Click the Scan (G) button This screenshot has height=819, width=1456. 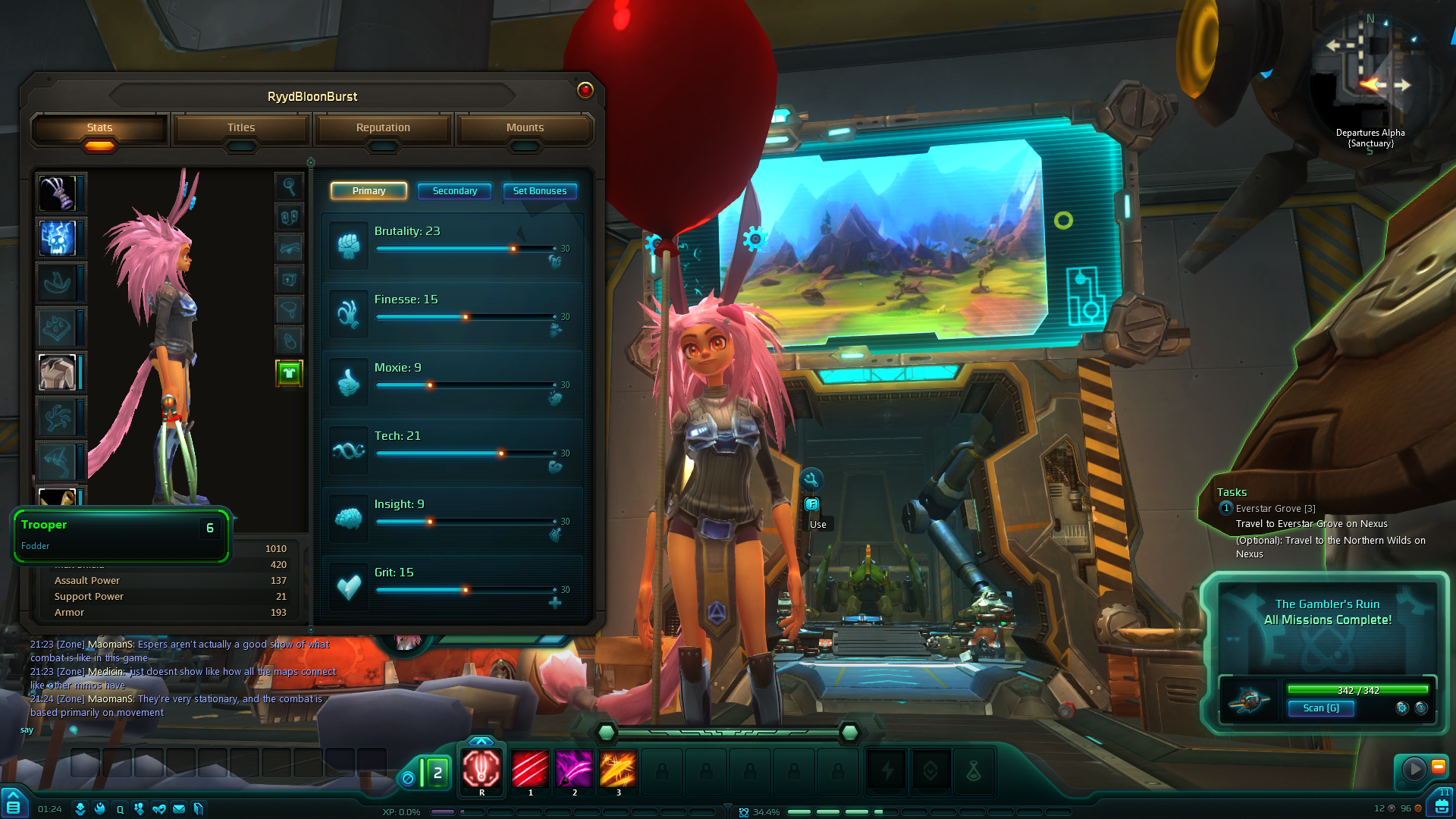coord(1320,708)
